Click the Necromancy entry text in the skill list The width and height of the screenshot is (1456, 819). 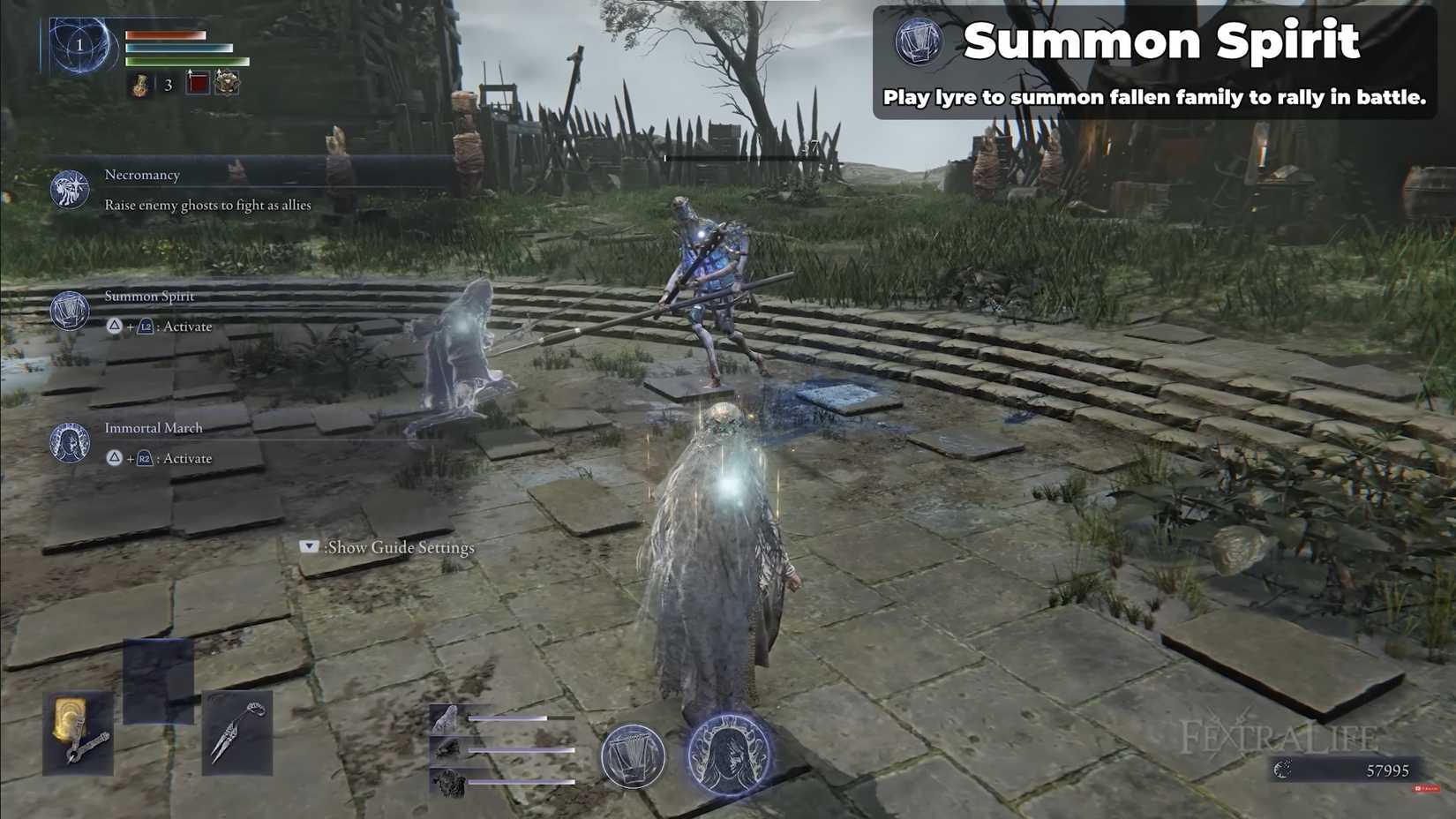[143, 175]
